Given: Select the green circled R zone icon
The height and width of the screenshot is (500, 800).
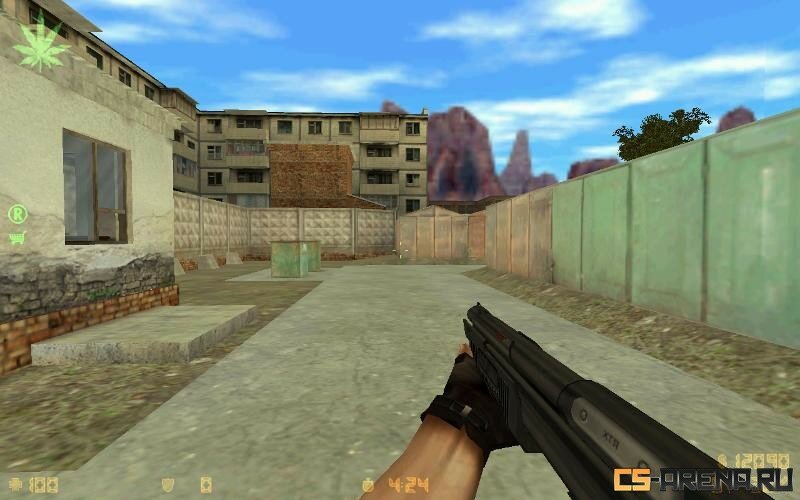Looking at the screenshot, I should [17, 213].
